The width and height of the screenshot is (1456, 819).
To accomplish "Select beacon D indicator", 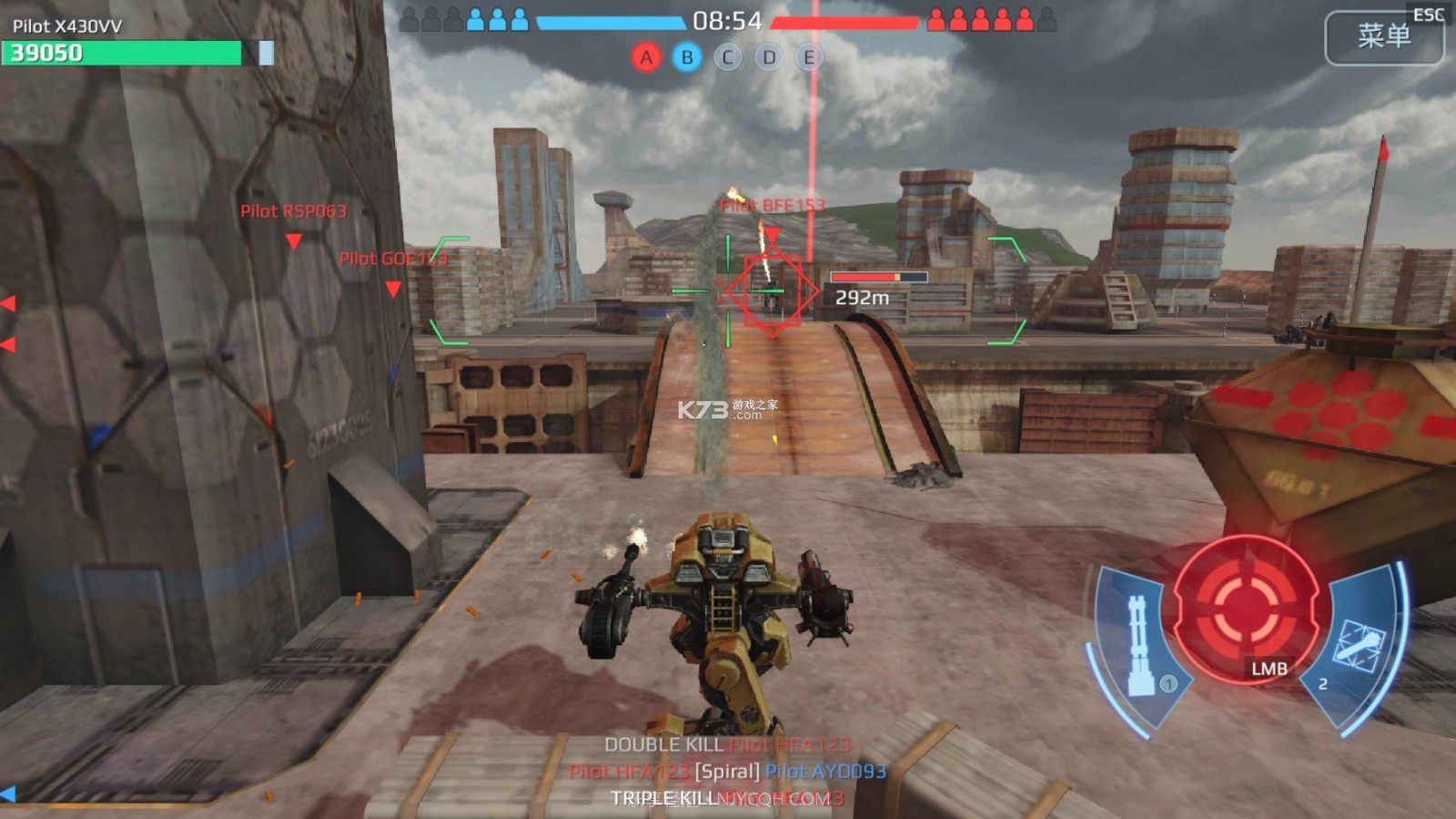I will pyautogui.click(x=769, y=58).
